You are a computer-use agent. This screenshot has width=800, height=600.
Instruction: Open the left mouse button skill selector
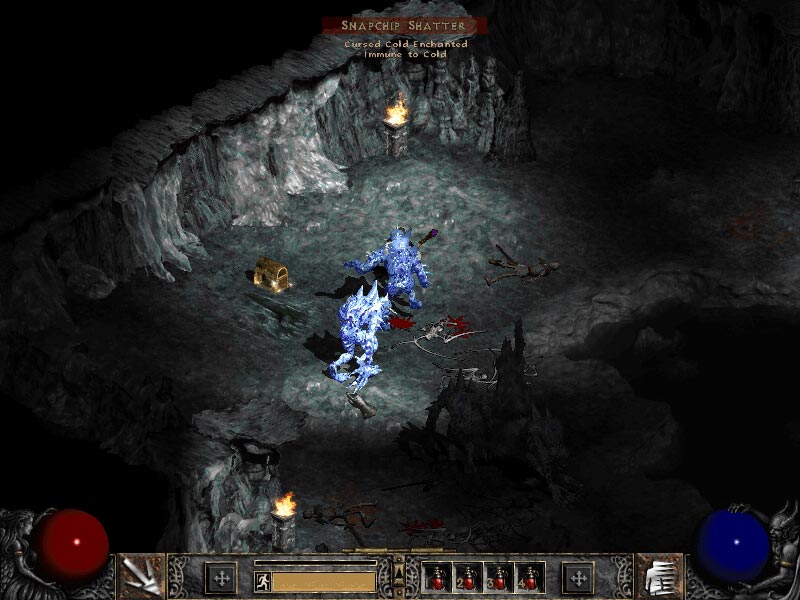[x=140, y=576]
